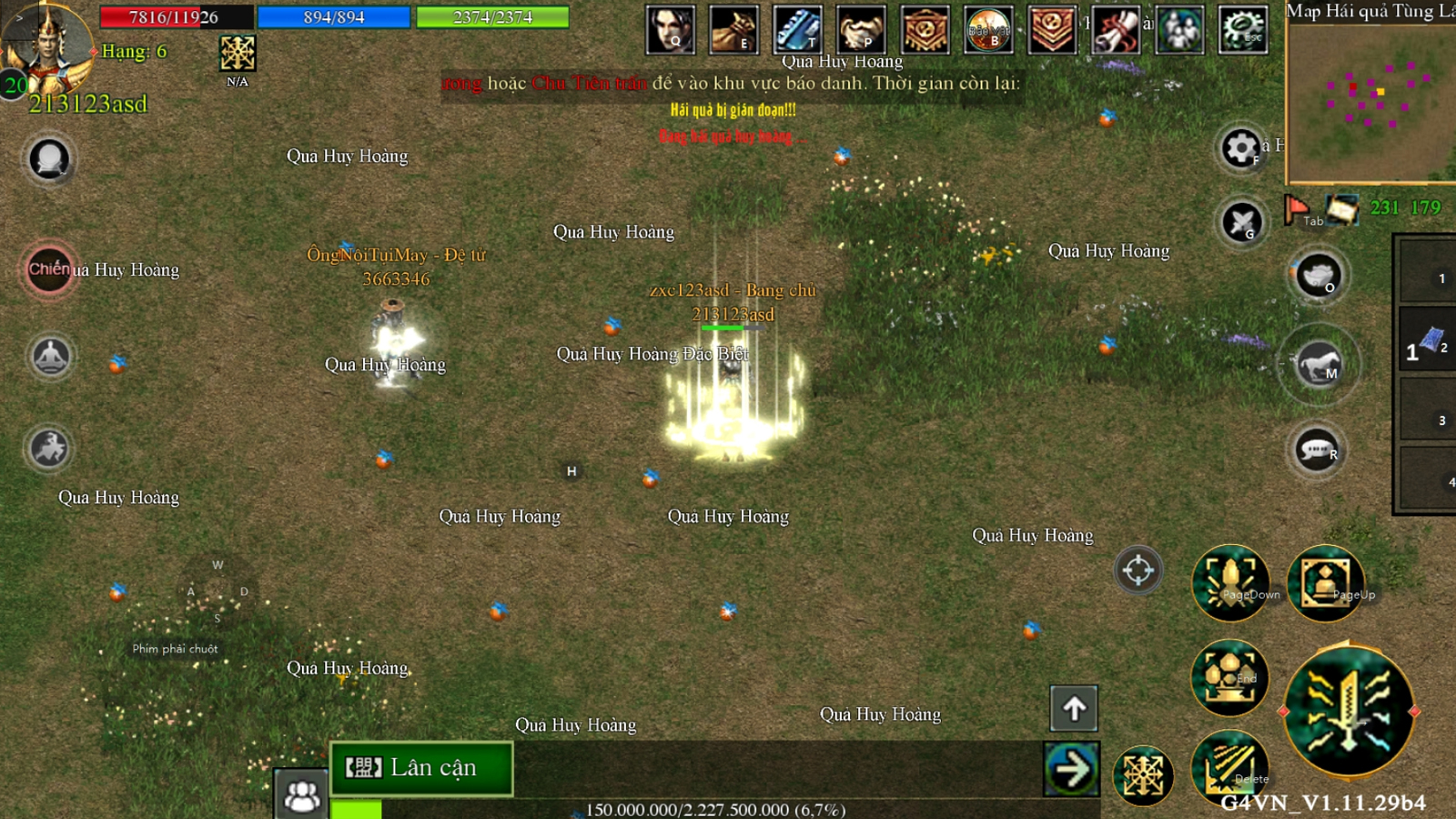Viewport: 1456px width, 819px height.
Task: Click the handshake icon in the top toolbar
Action: click(861, 29)
